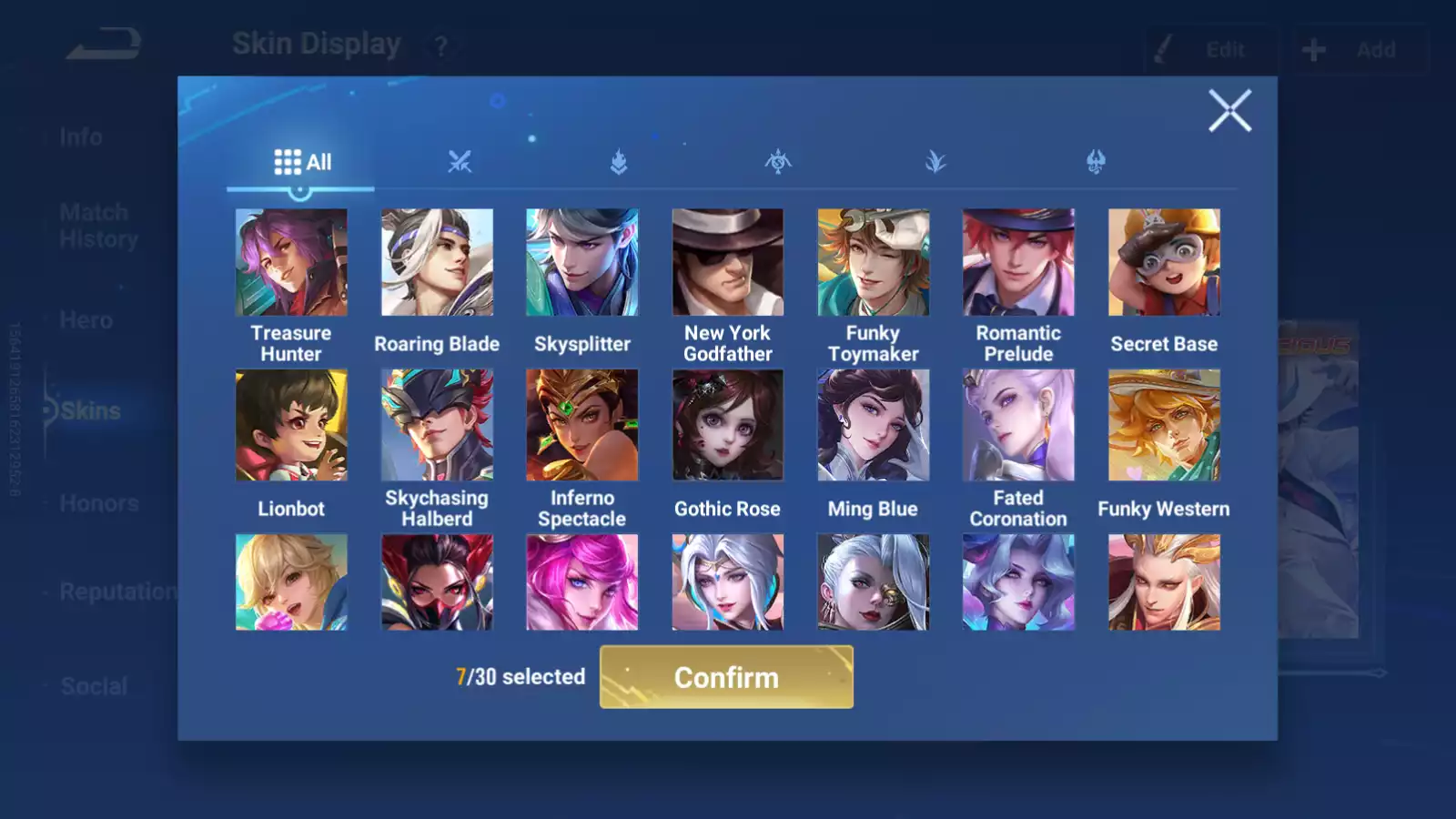This screenshot has height=819, width=1456.
Task: Confirm the skin selection
Action: point(726,677)
